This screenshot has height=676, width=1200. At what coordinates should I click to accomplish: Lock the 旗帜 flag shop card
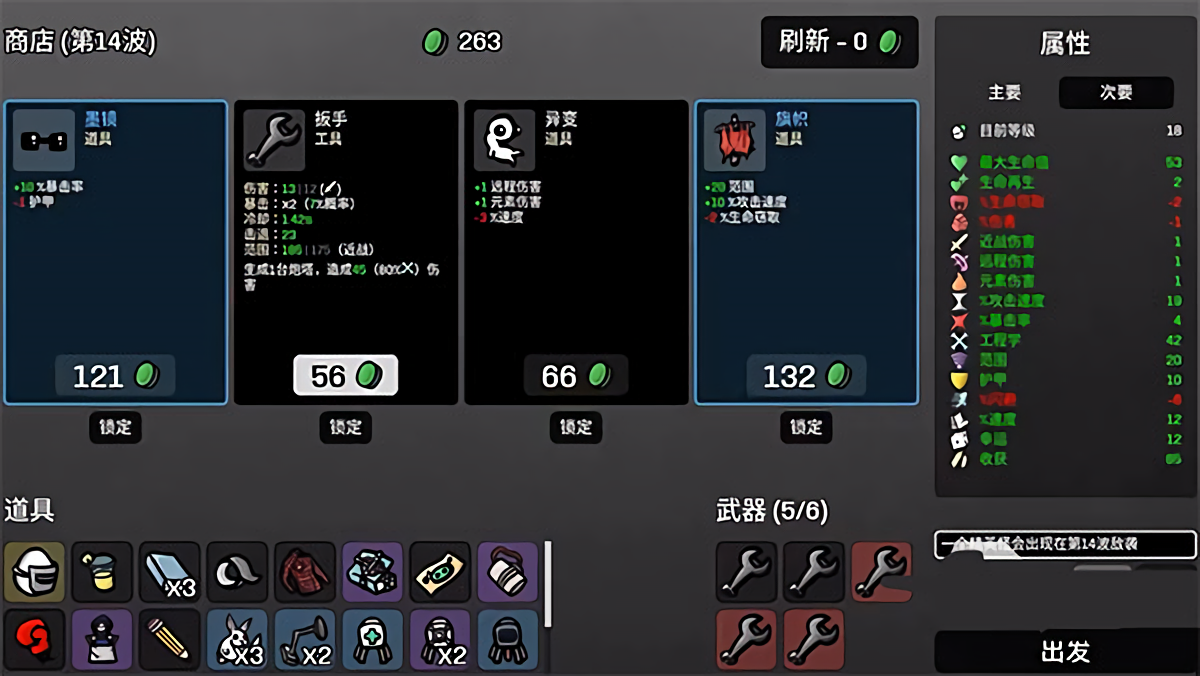(x=806, y=427)
